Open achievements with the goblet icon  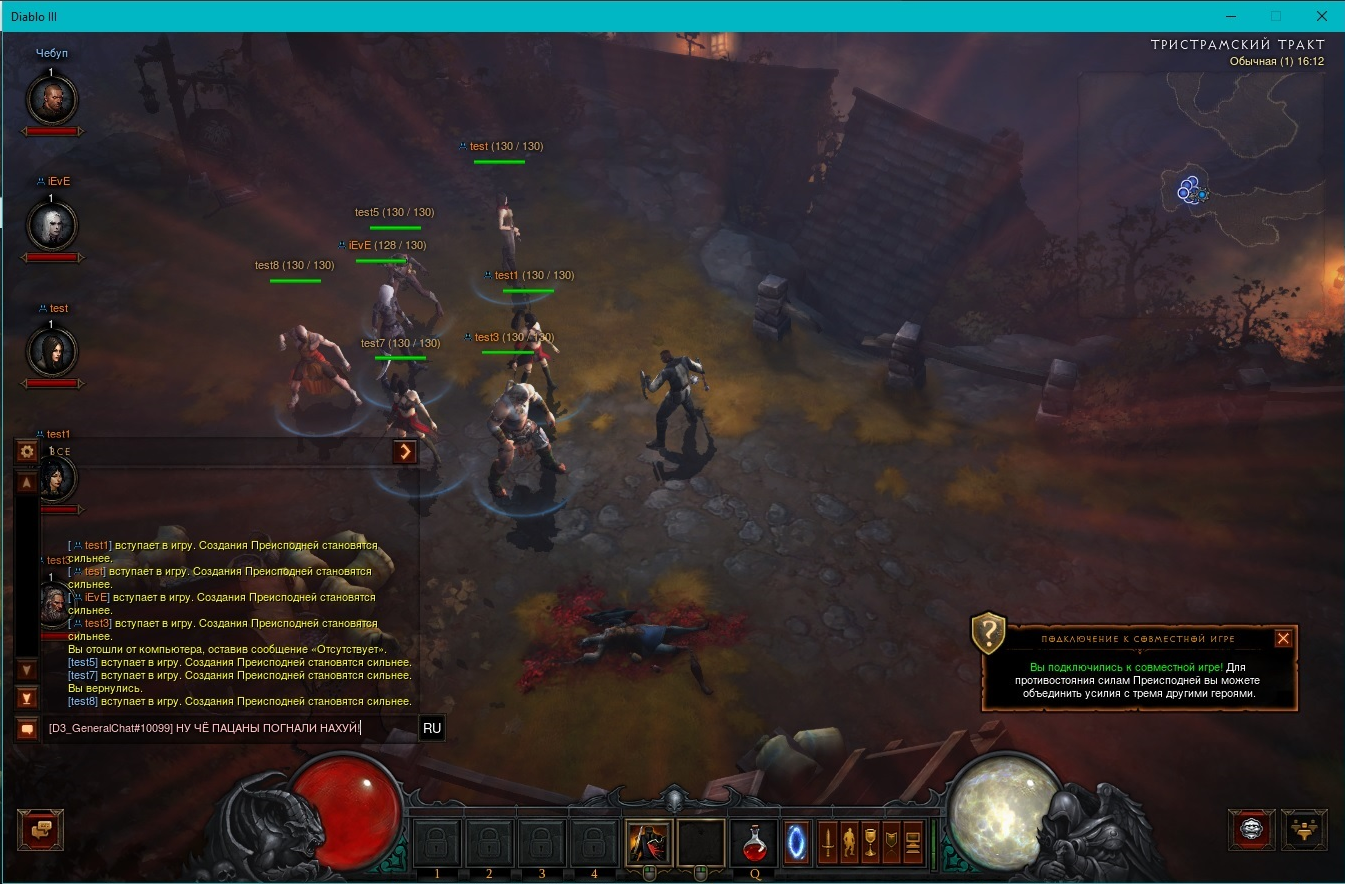(870, 843)
